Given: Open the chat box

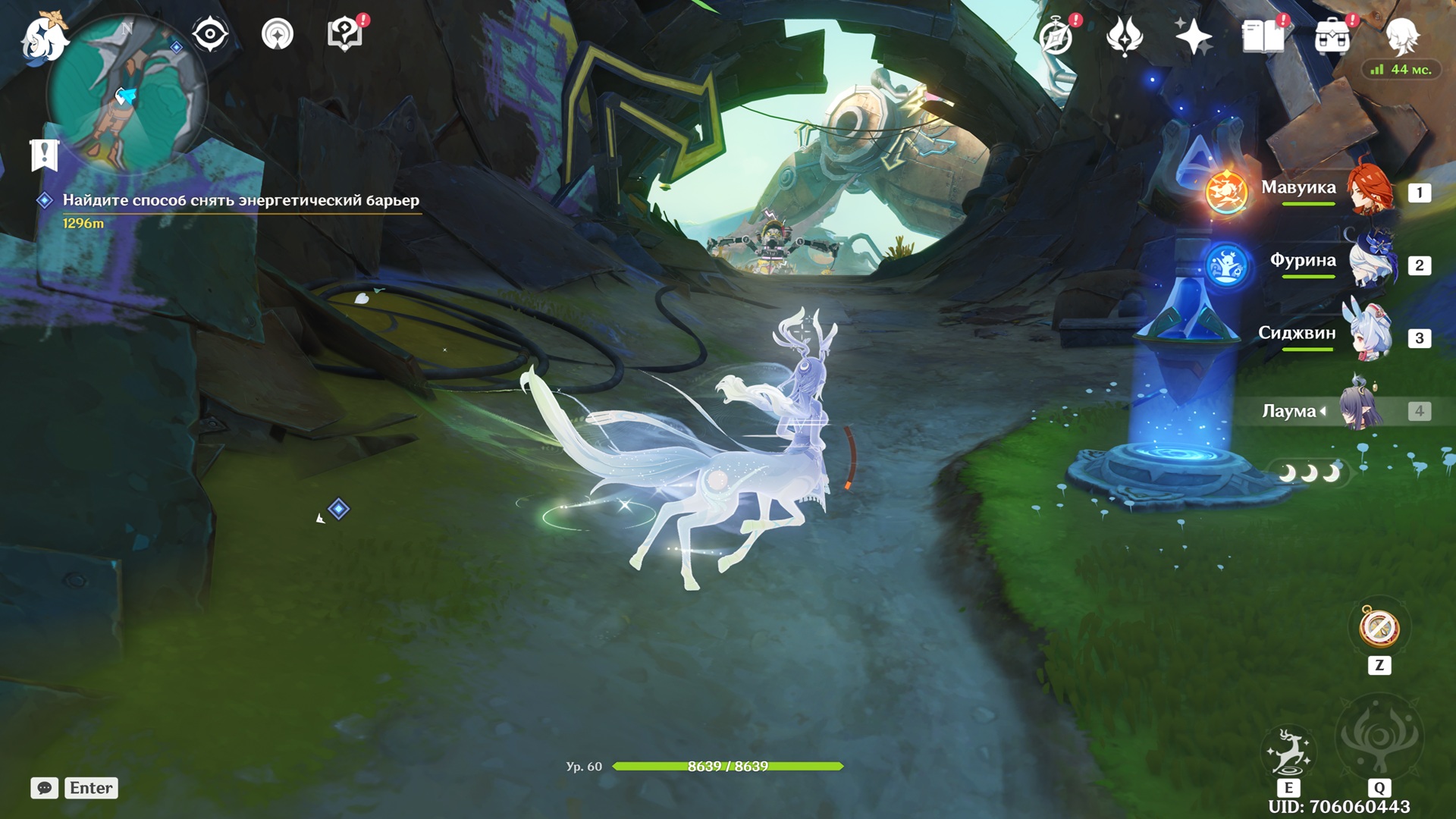Looking at the screenshot, I should [x=45, y=788].
